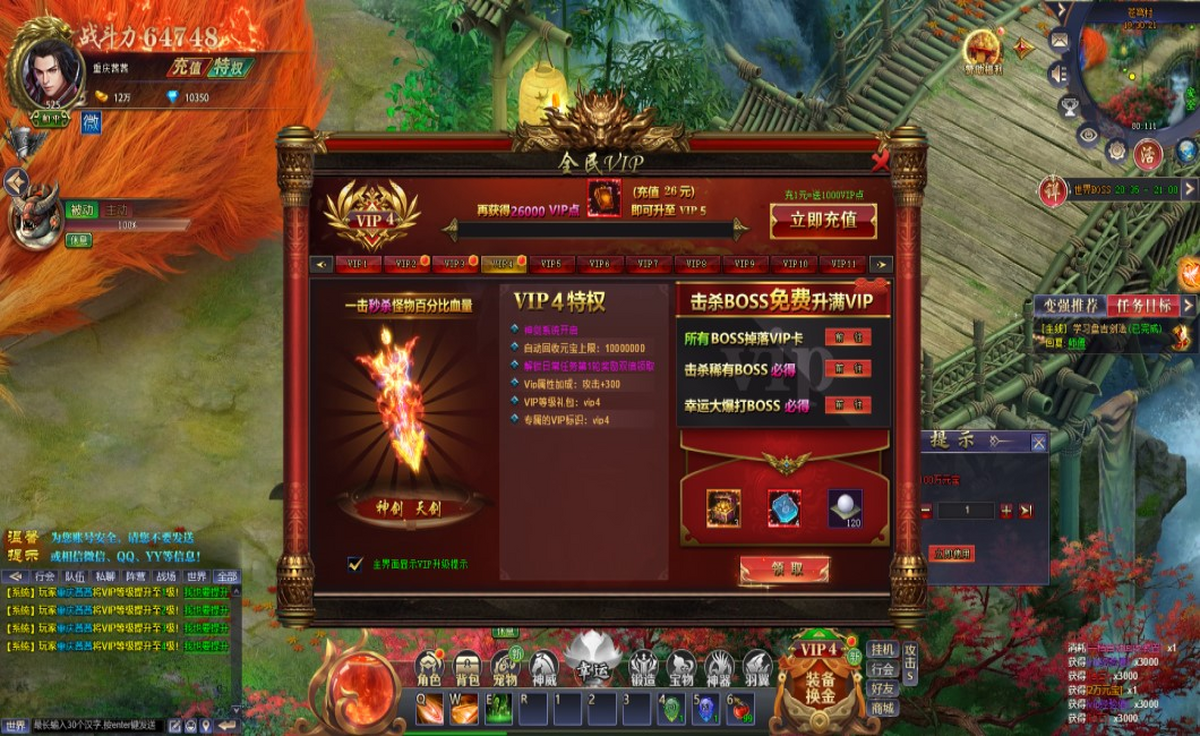This screenshot has height=736, width=1200.
Task: Switch chat to the 行会 guild channel
Action: pyautogui.click(x=45, y=576)
